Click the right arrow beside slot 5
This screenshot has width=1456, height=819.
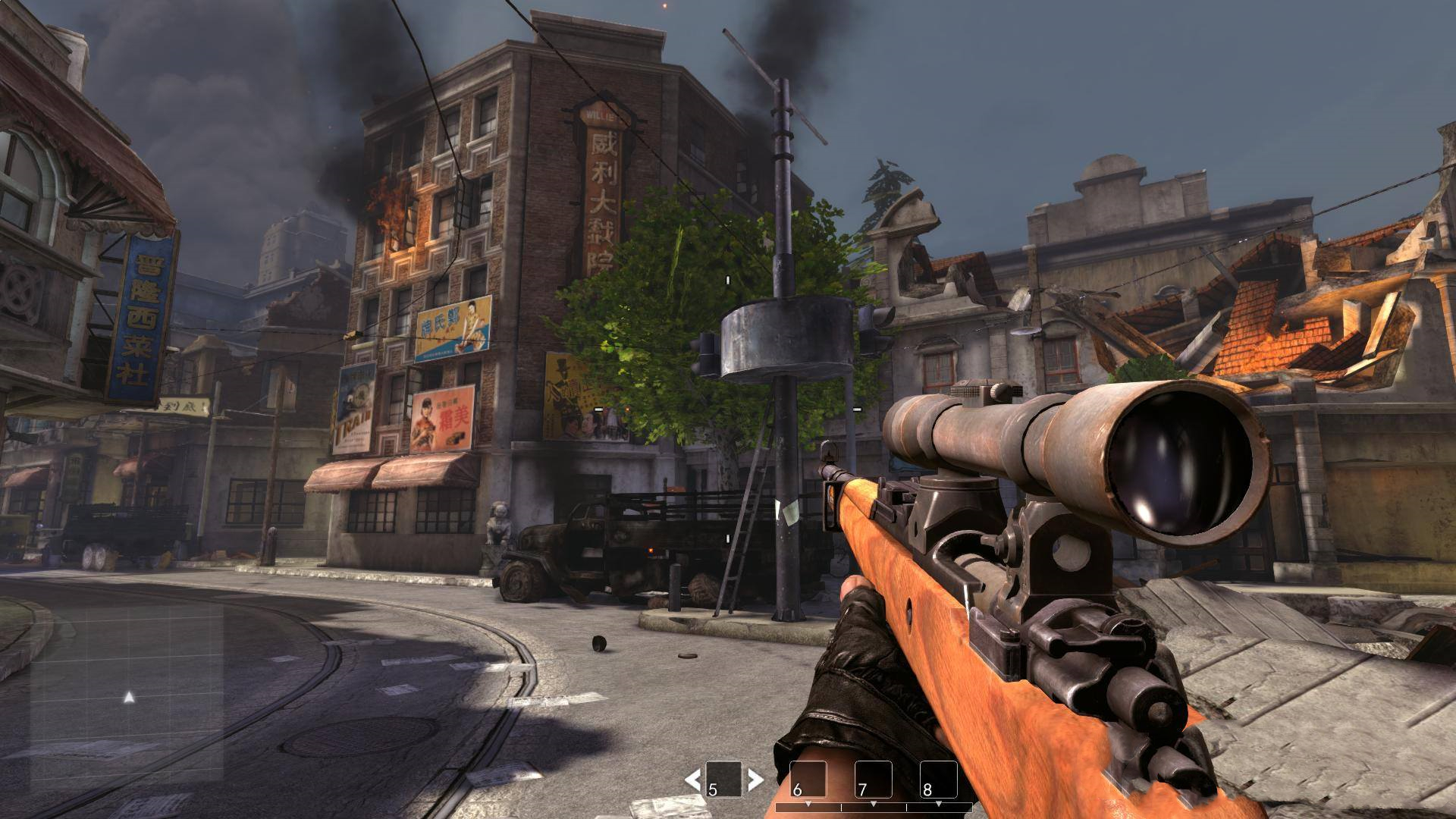coord(755,779)
